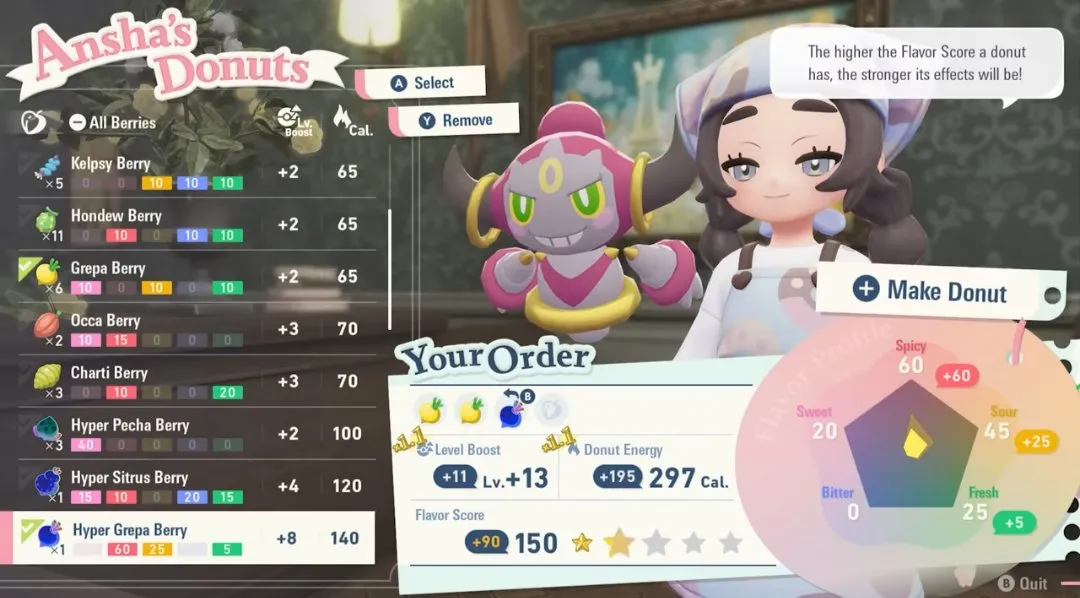Click the empty fourth order slot

(551, 409)
